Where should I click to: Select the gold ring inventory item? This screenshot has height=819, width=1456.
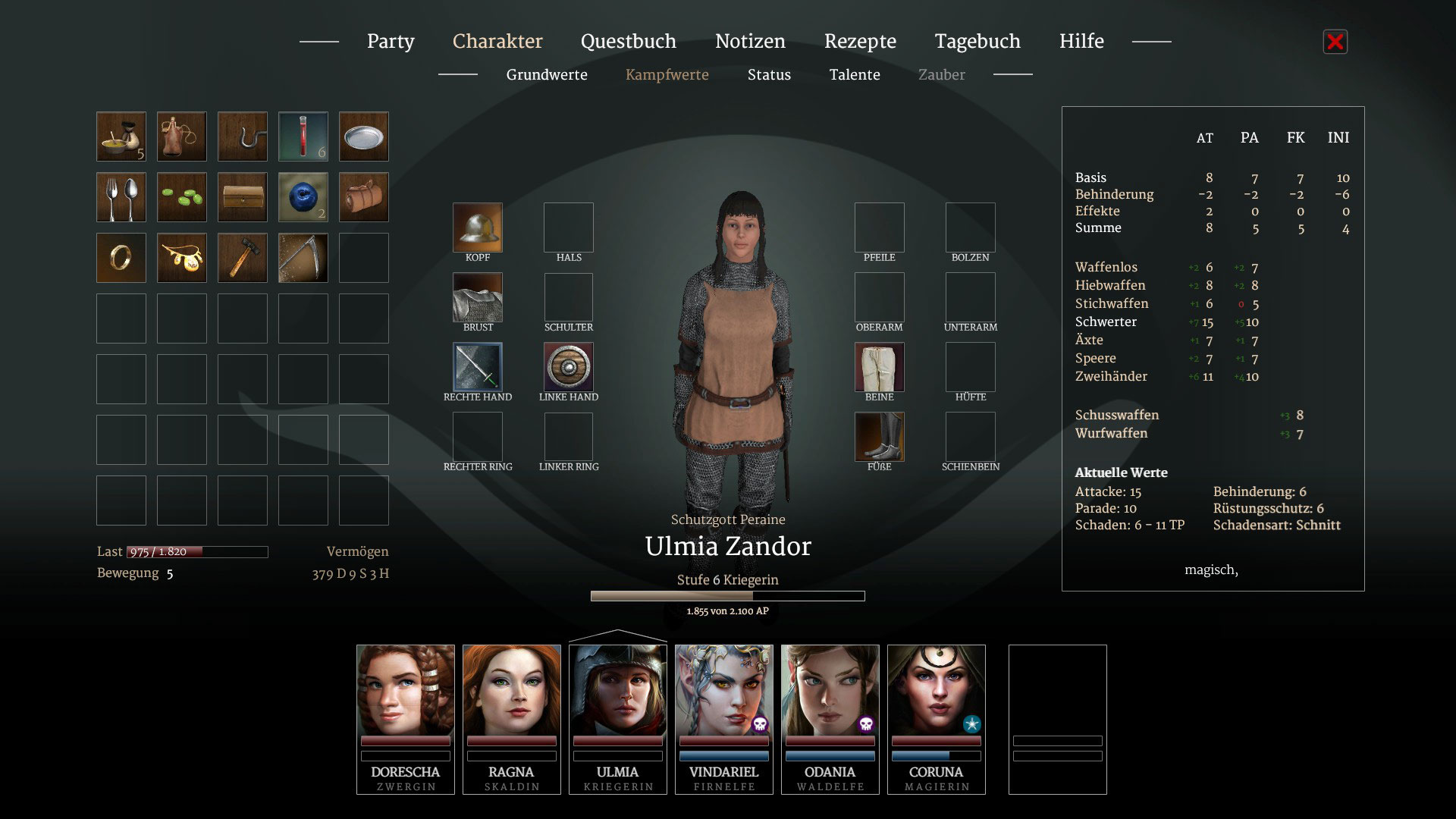(x=121, y=258)
